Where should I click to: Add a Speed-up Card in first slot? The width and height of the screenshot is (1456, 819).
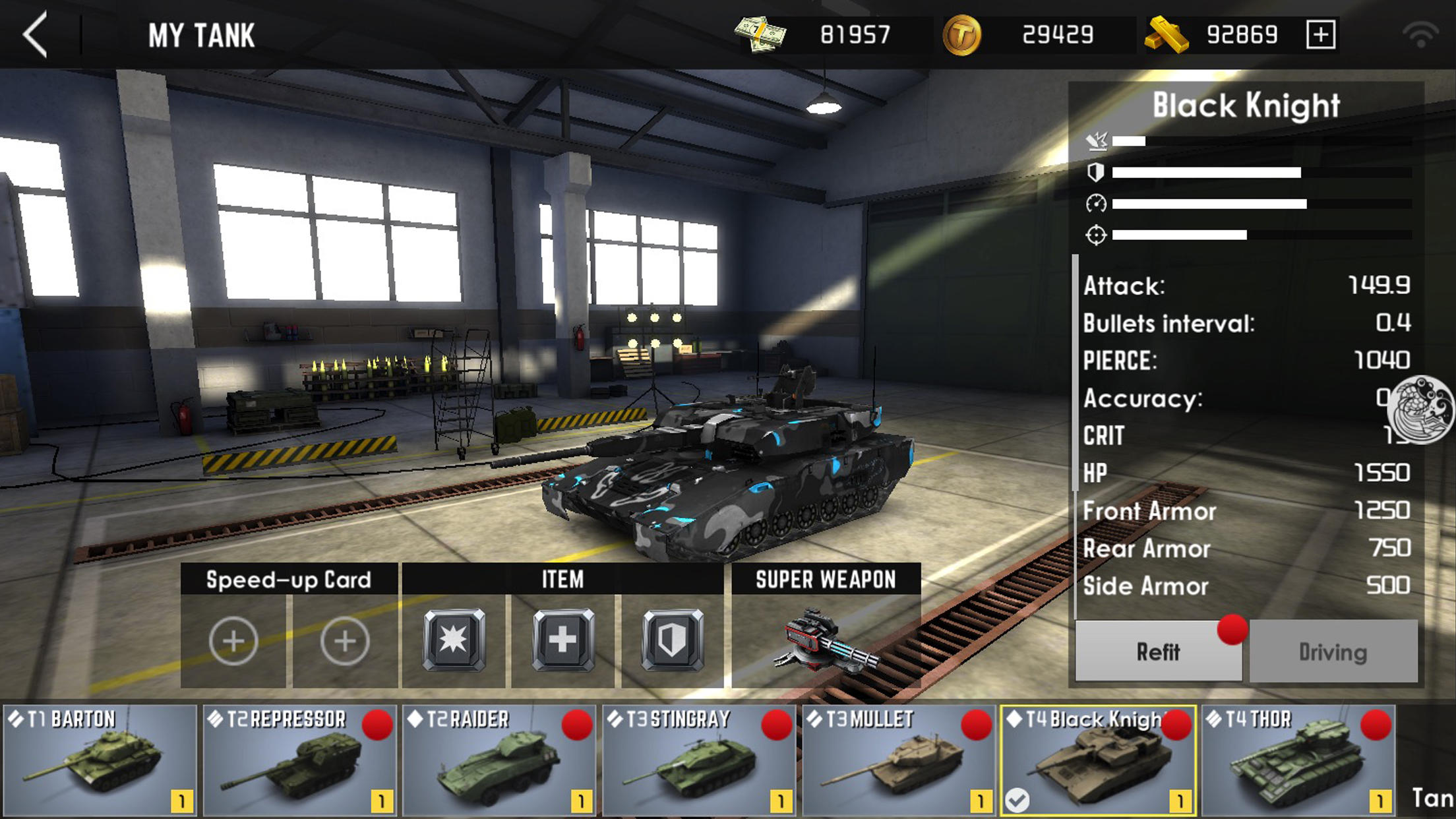pos(233,638)
